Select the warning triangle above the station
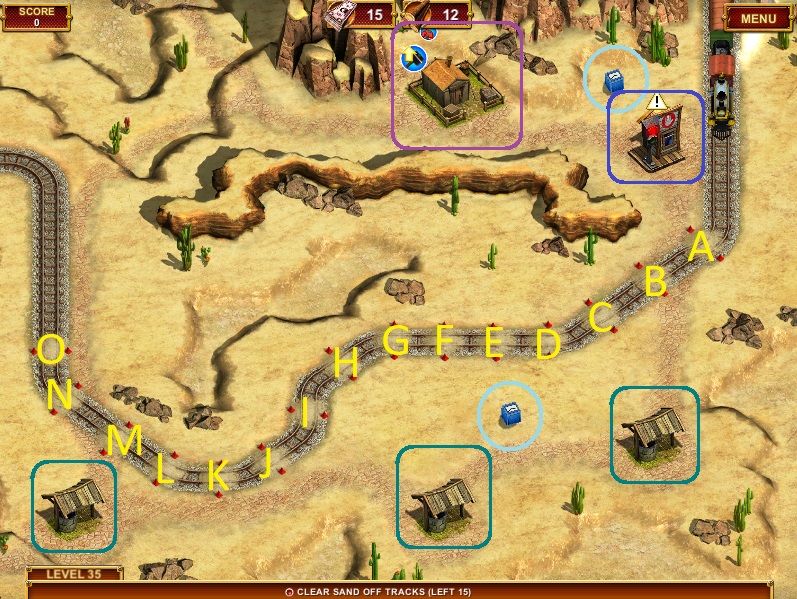The image size is (797, 599). tap(657, 101)
